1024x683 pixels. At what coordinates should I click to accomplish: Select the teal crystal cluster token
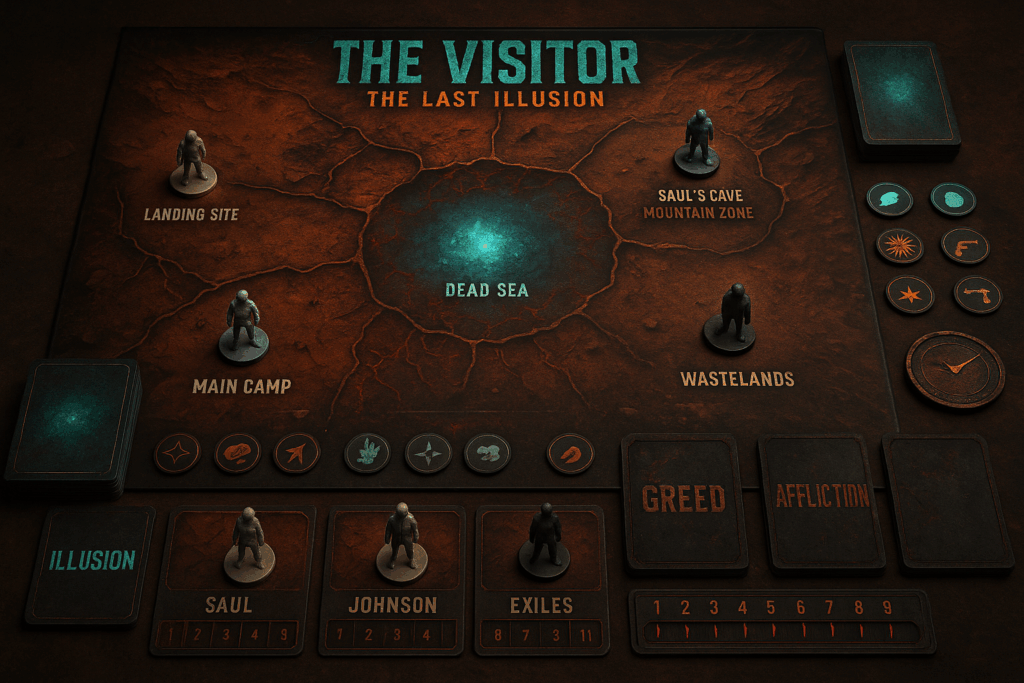point(367,454)
